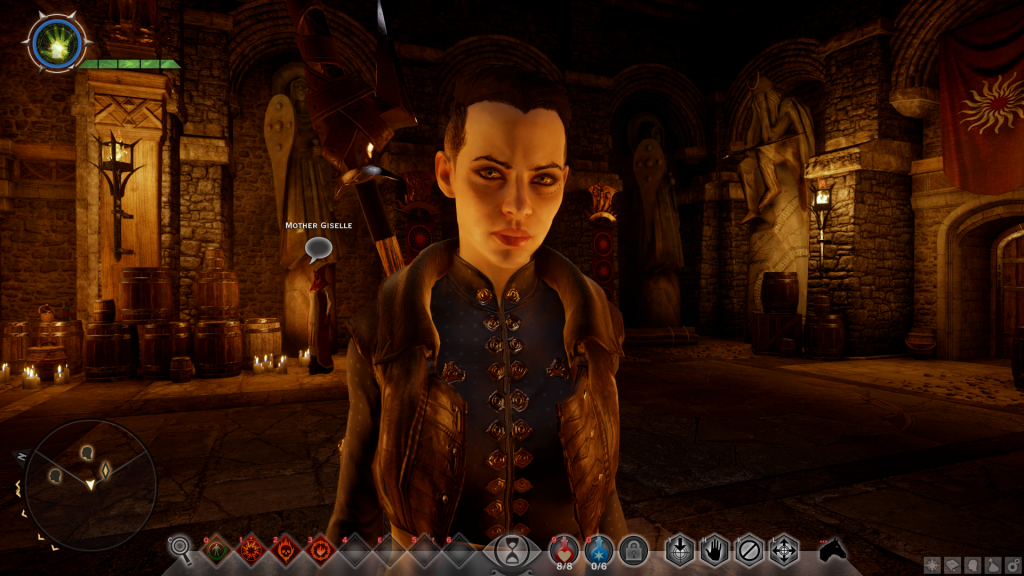The width and height of the screenshot is (1024, 576).
Task: Cast the flaming skull ability
Action: [x=285, y=549]
